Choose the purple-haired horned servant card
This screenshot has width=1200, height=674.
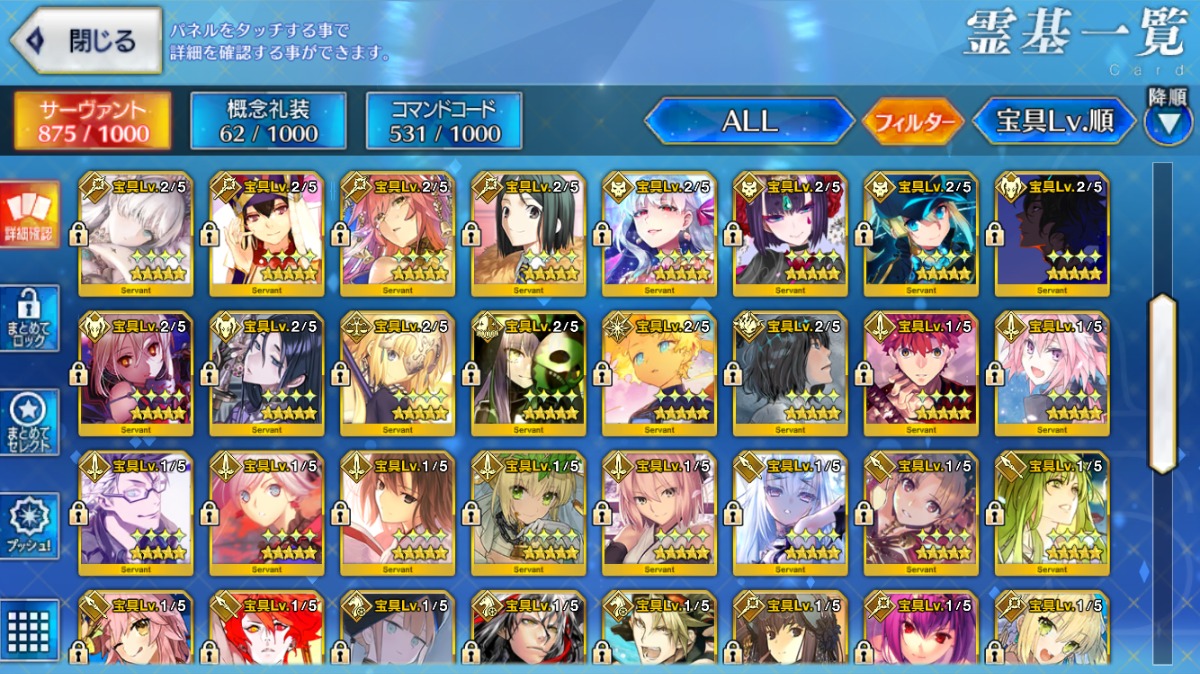coord(791,233)
